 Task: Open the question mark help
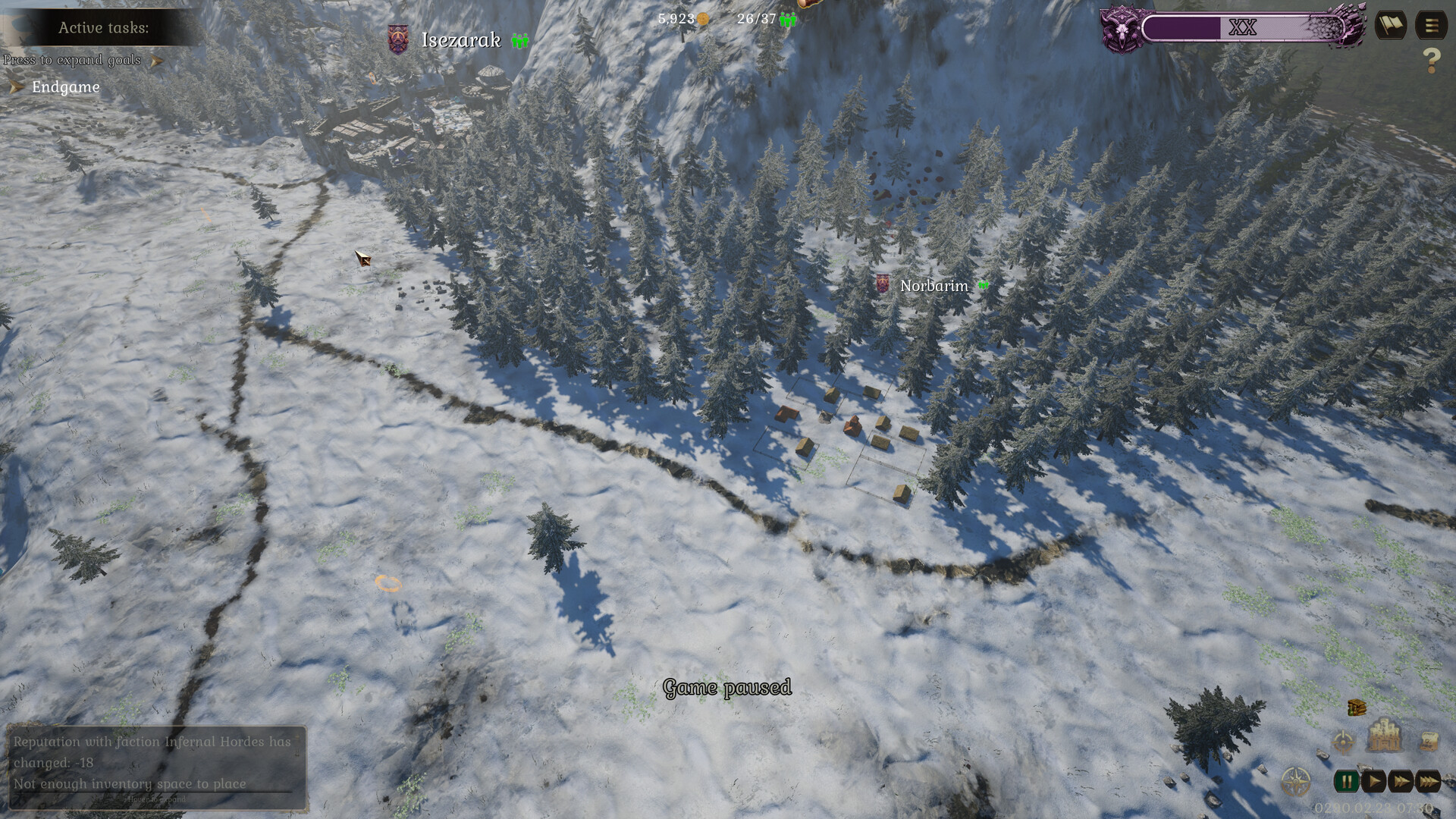[1431, 61]
